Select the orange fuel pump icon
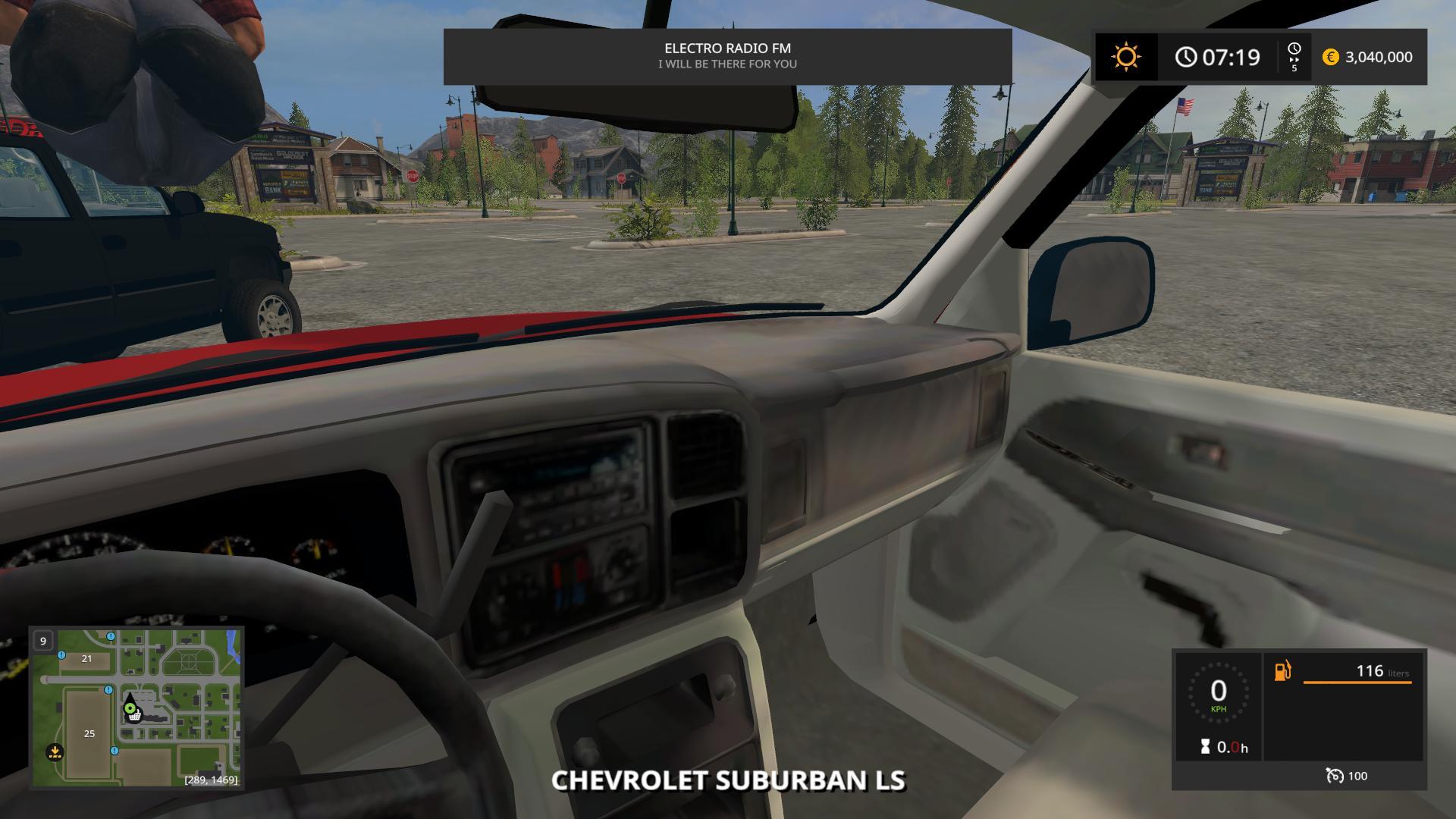 1282,671
